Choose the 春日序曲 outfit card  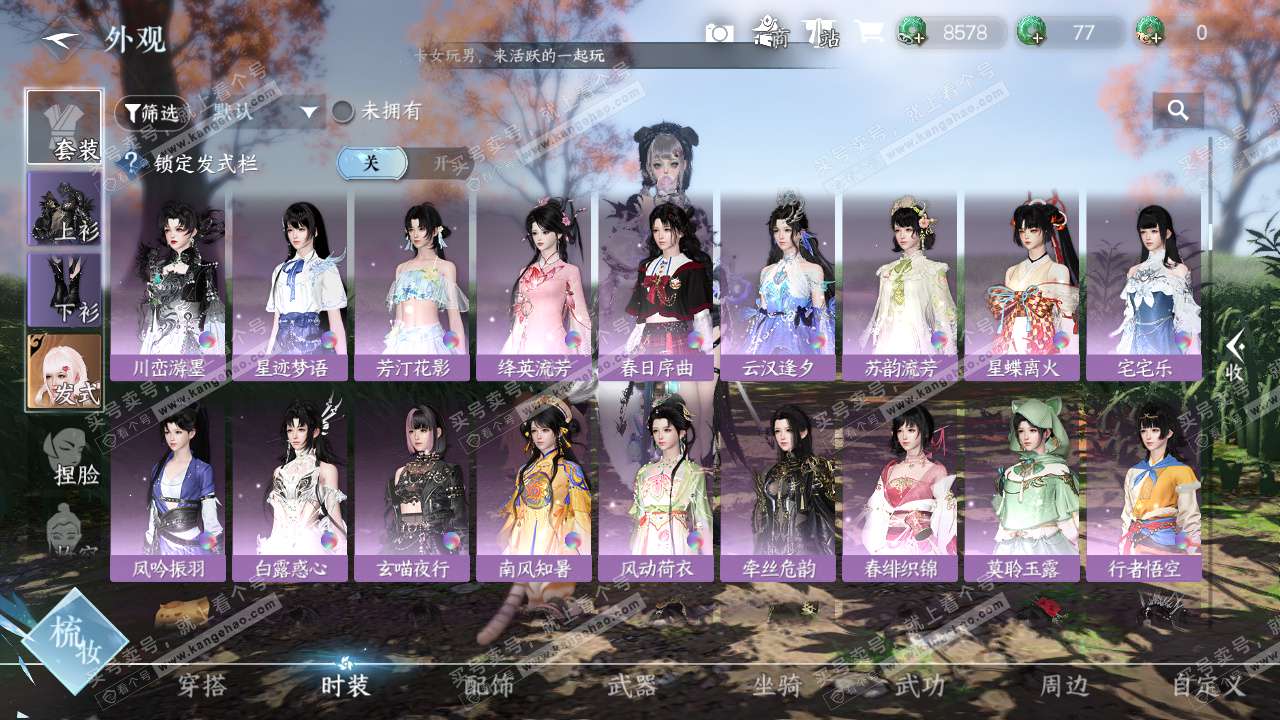tap(656, 285)
